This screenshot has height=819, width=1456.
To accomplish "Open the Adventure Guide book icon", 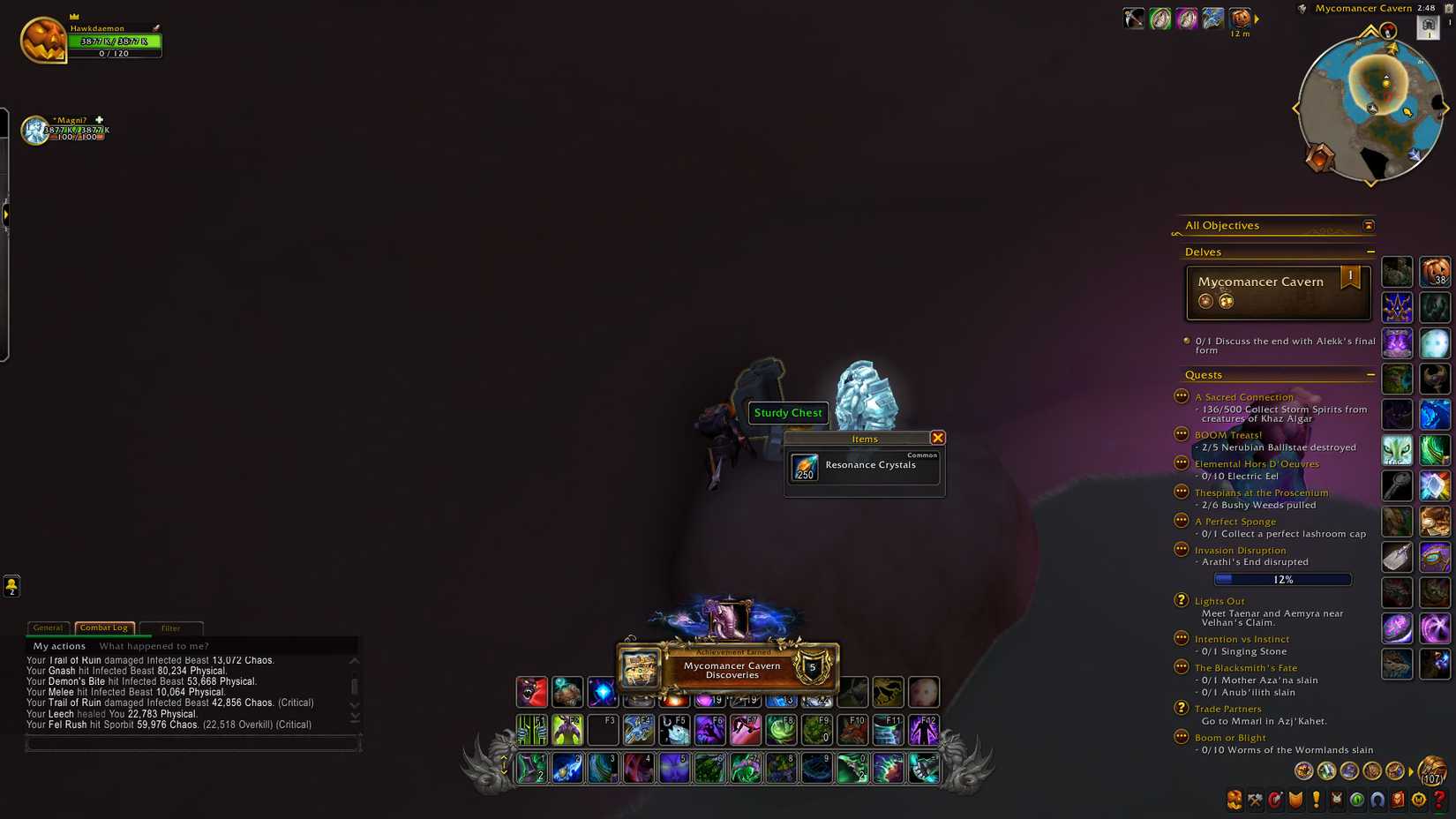I will [1398, 800].
